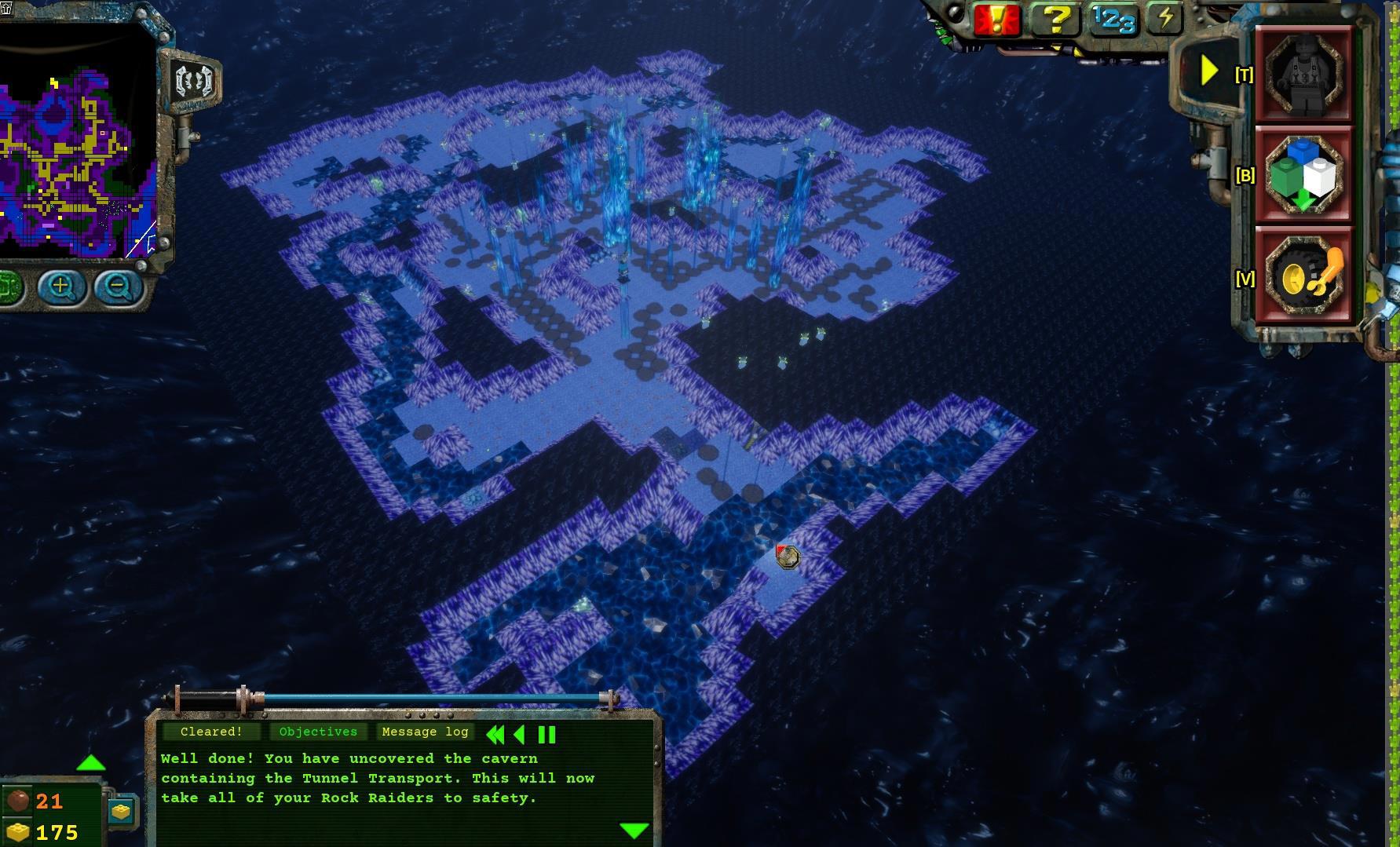The width and height of the screenshot is (1400, 847).
Task: Pause the message playback
Action: click(546, 735)
